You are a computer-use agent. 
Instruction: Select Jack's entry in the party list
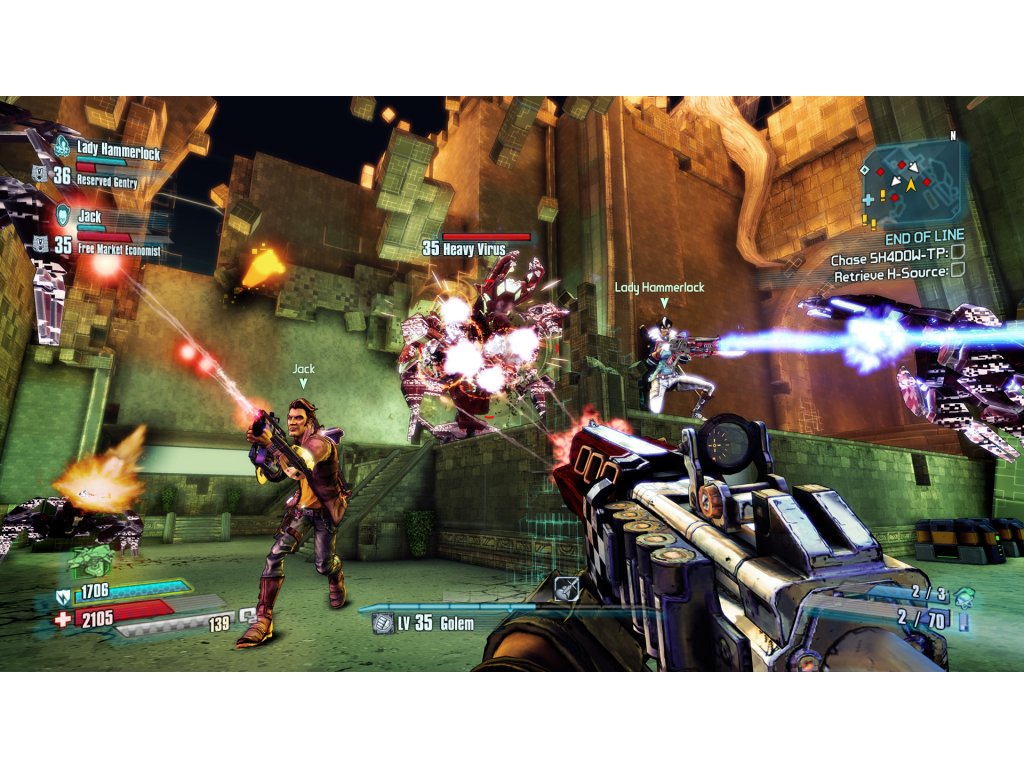[91, 215]
